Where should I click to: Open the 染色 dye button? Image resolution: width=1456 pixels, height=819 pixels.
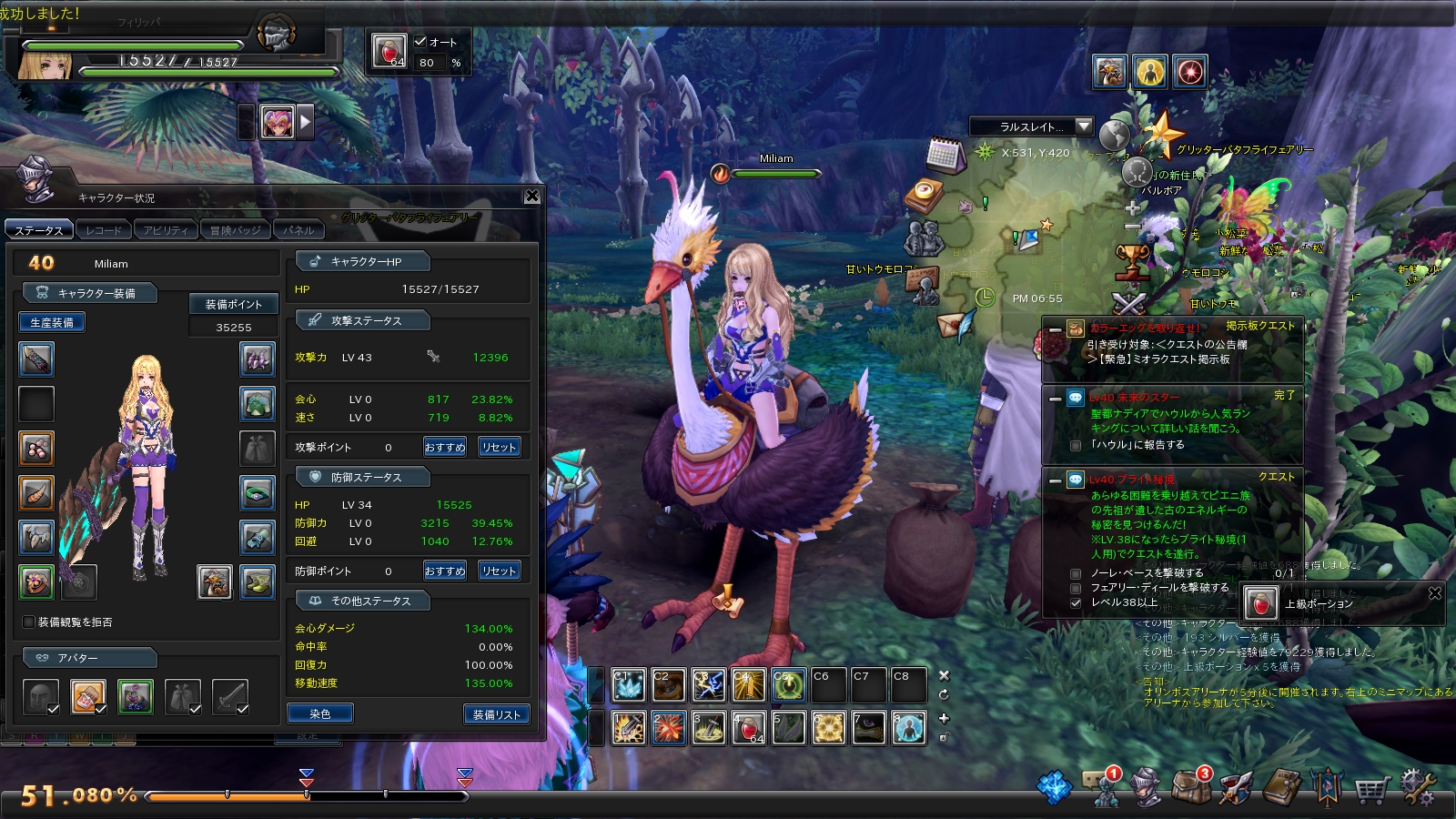point(319,714)
